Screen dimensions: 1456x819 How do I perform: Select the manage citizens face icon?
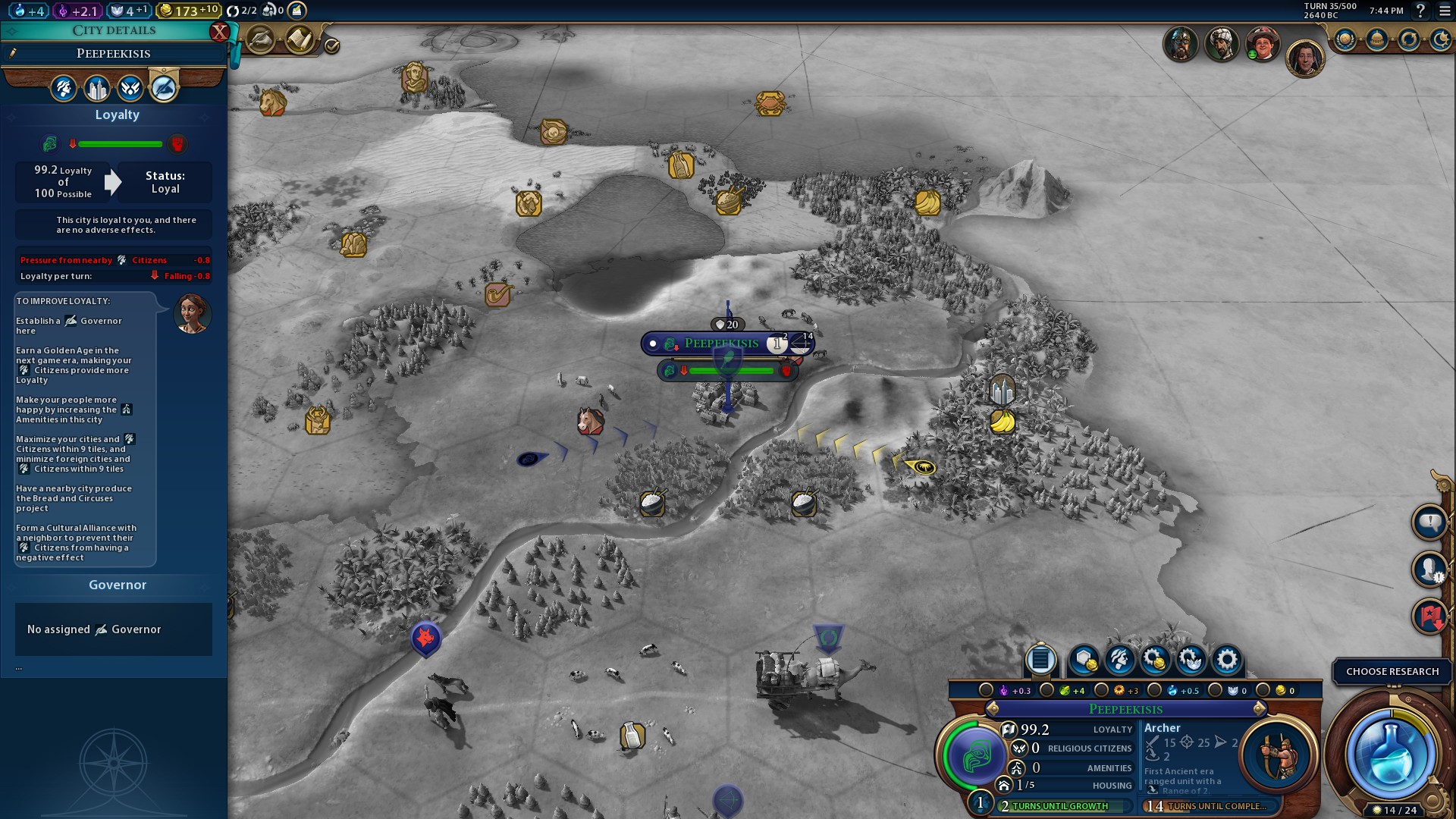coord(1122,661)
